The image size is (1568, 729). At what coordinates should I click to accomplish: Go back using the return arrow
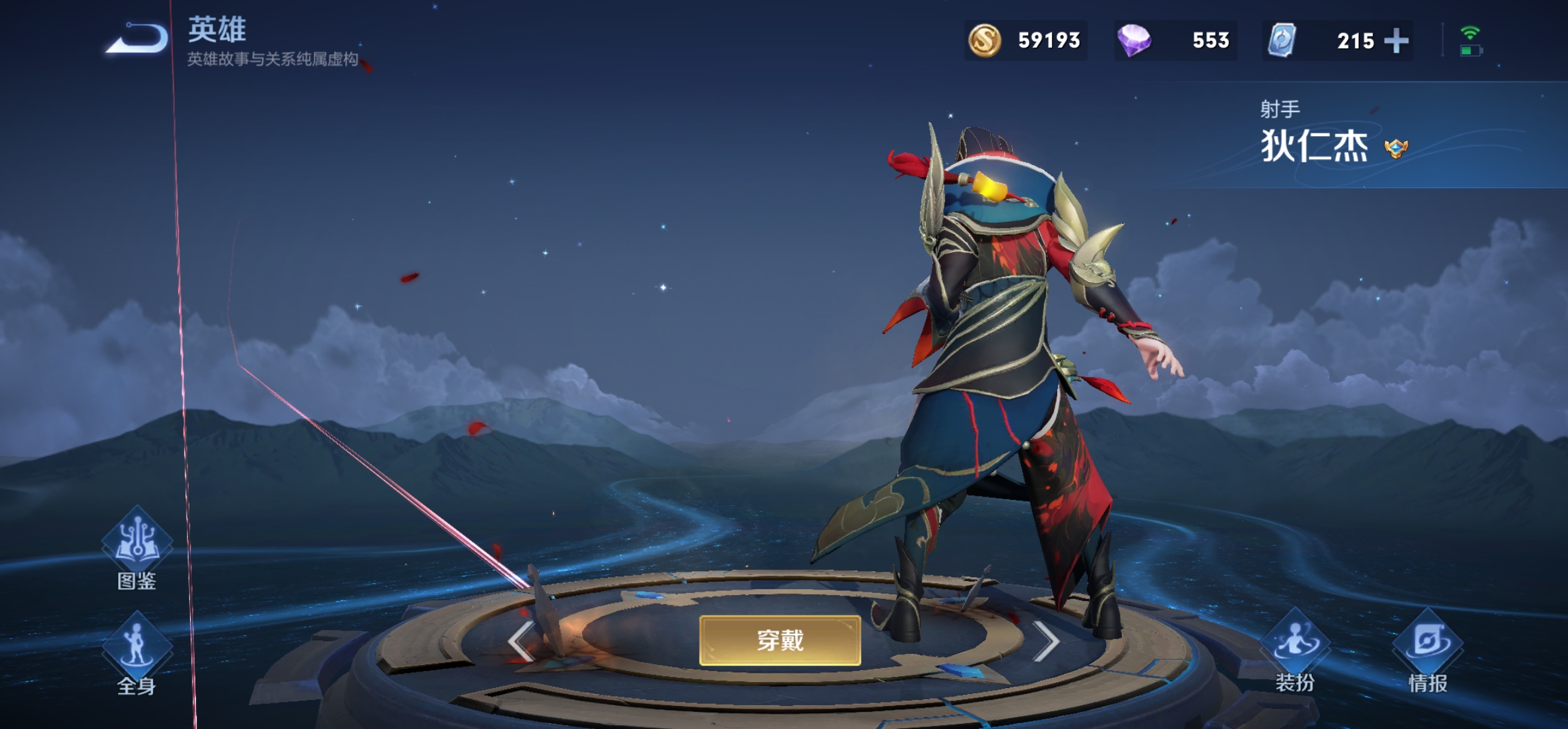coord(139,38)
